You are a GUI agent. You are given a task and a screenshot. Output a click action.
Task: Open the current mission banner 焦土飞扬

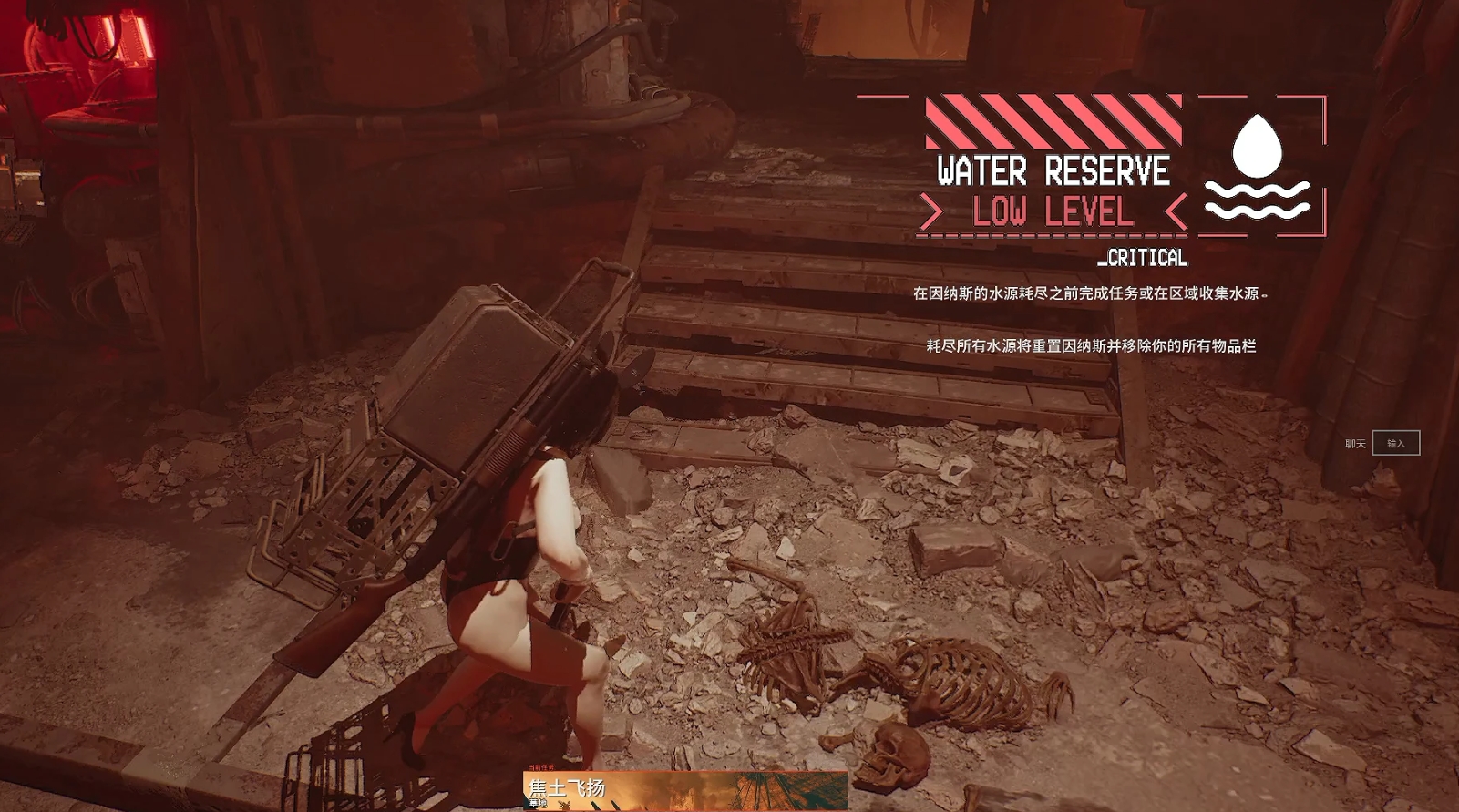click(x=685, y=790)
